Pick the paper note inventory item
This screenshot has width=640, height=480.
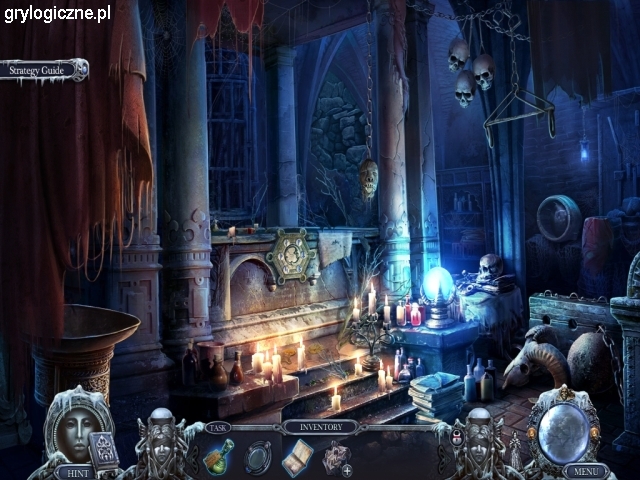click(x=298, y=456)
